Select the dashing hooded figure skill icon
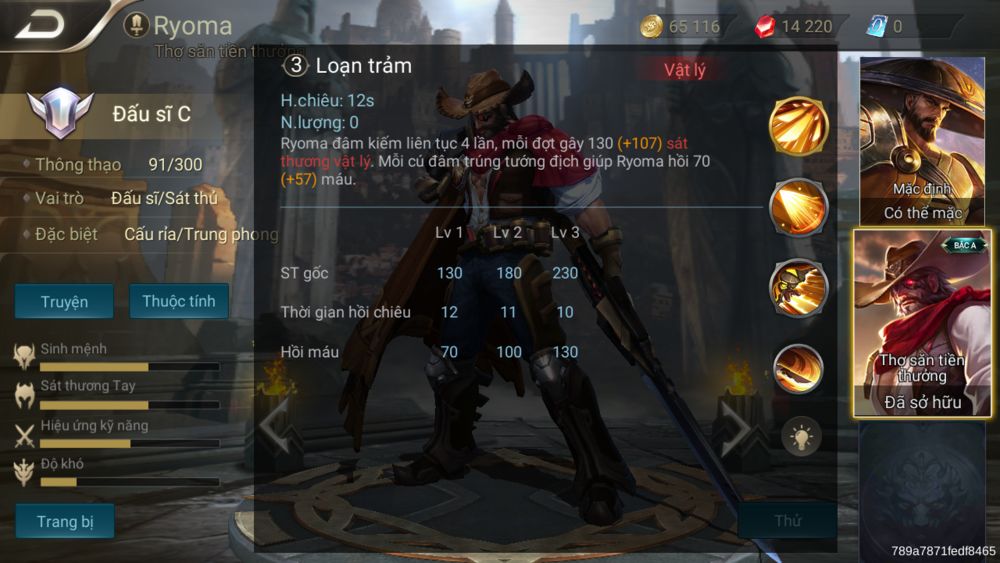 (799, 287)
